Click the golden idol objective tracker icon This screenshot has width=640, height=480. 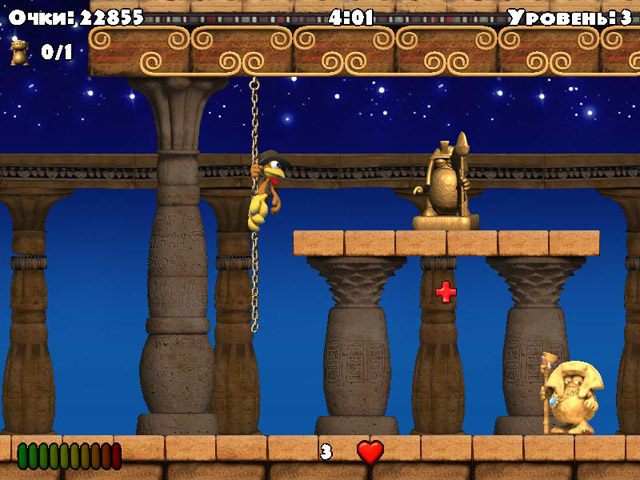[20, 52]
